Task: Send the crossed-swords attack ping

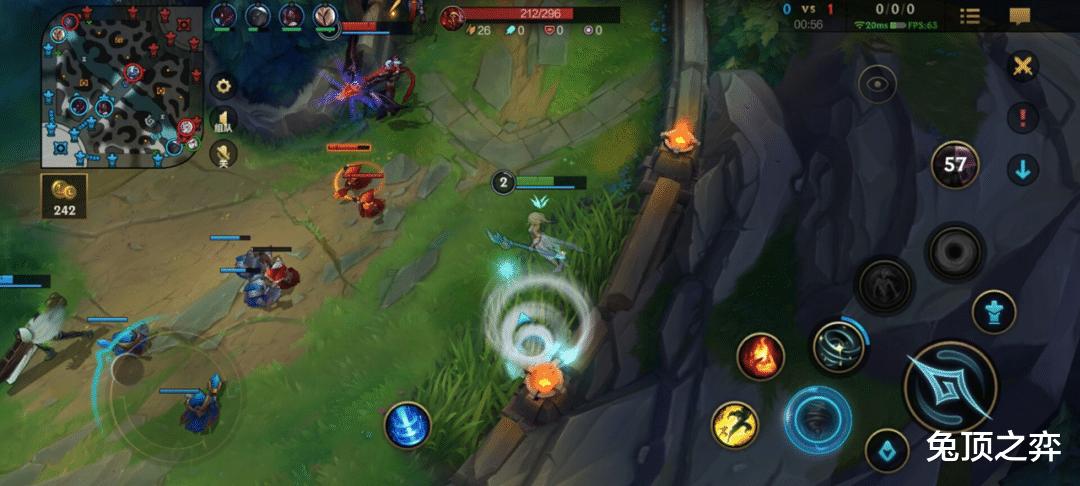Action: (1022, 67)
